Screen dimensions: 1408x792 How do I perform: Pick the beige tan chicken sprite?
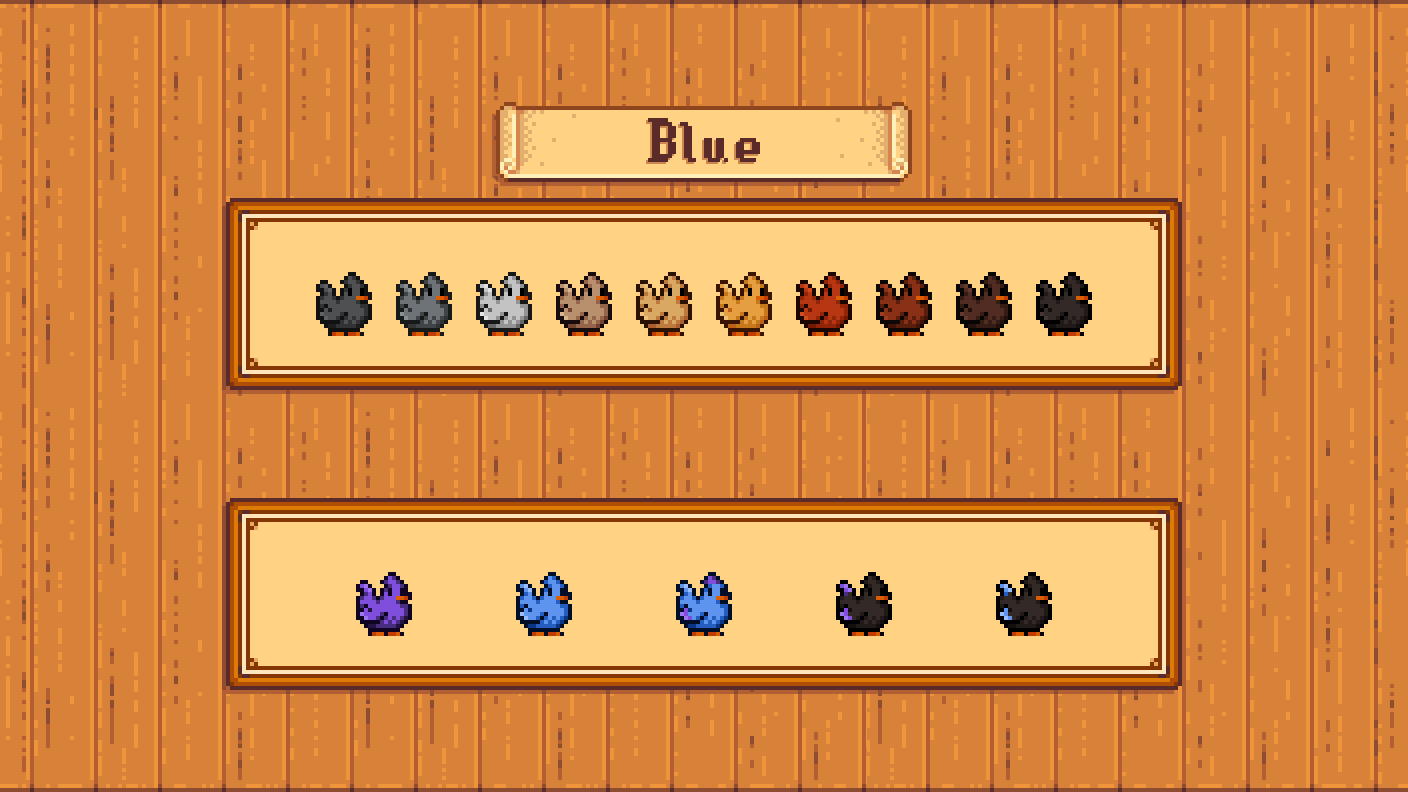(x=665, y=305)
